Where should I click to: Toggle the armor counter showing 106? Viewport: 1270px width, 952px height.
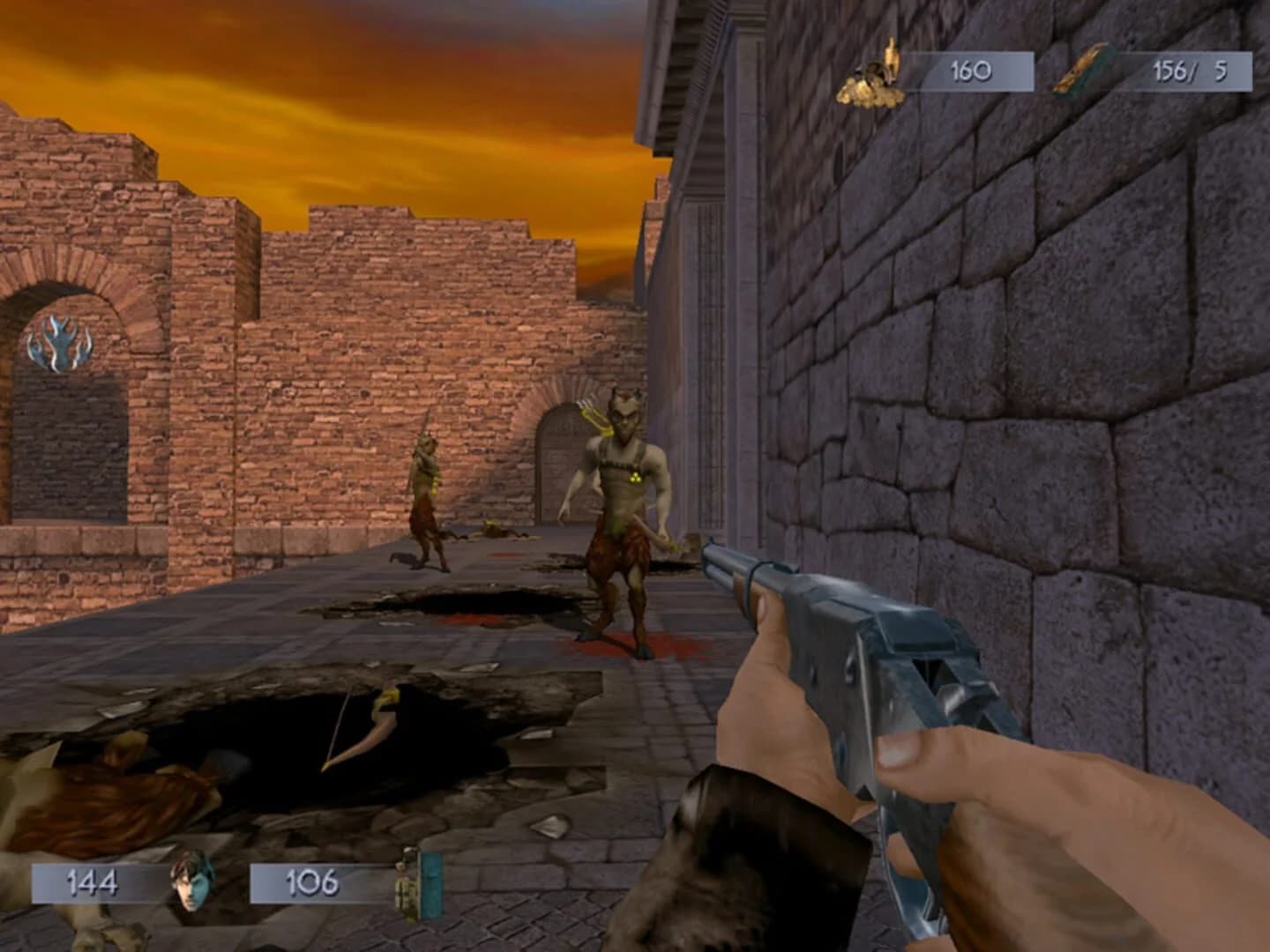(313, 880)
